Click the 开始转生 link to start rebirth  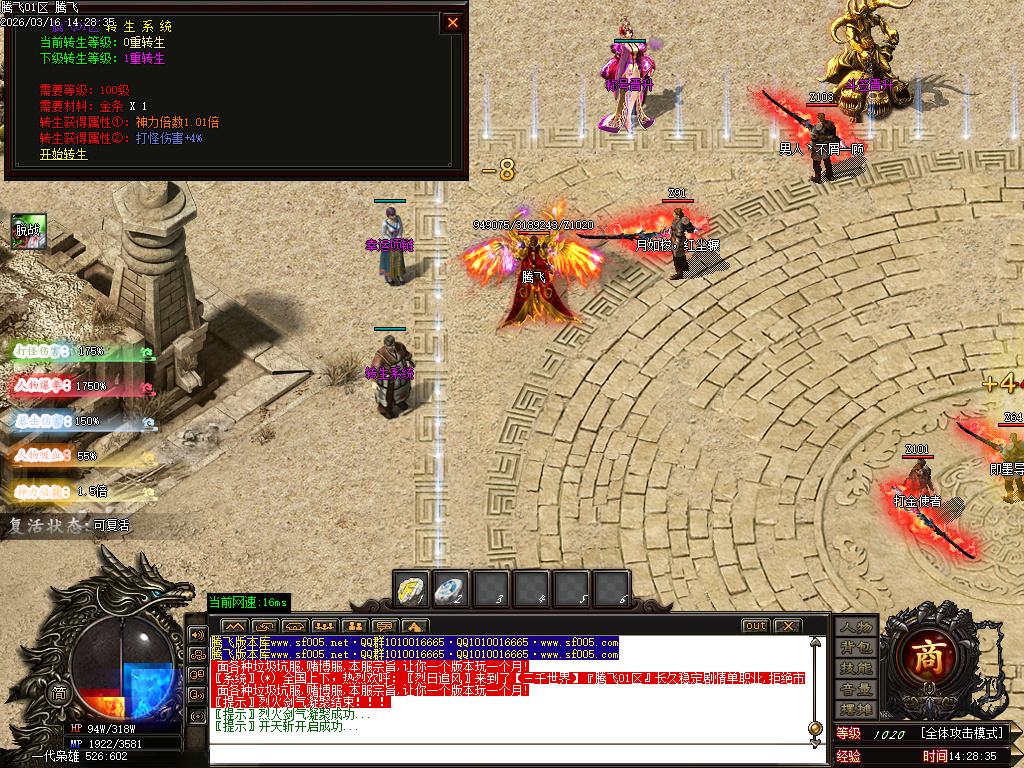point(63,155)
